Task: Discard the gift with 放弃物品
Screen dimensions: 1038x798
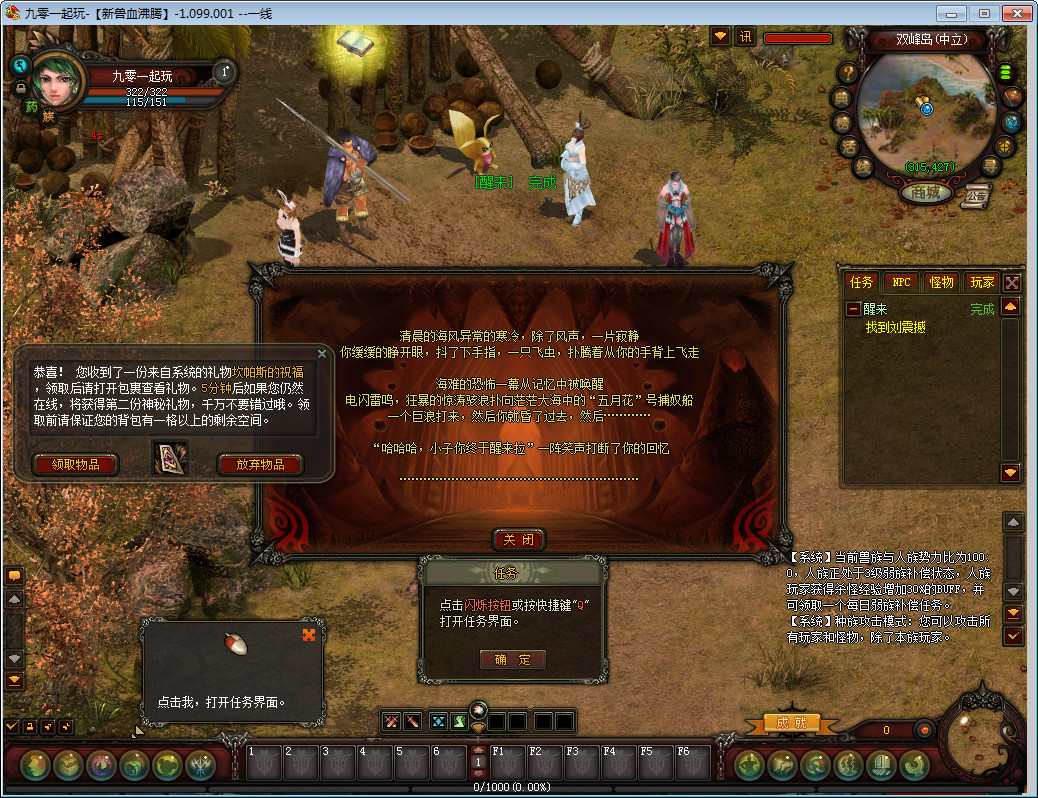Action: pos(259,464)
